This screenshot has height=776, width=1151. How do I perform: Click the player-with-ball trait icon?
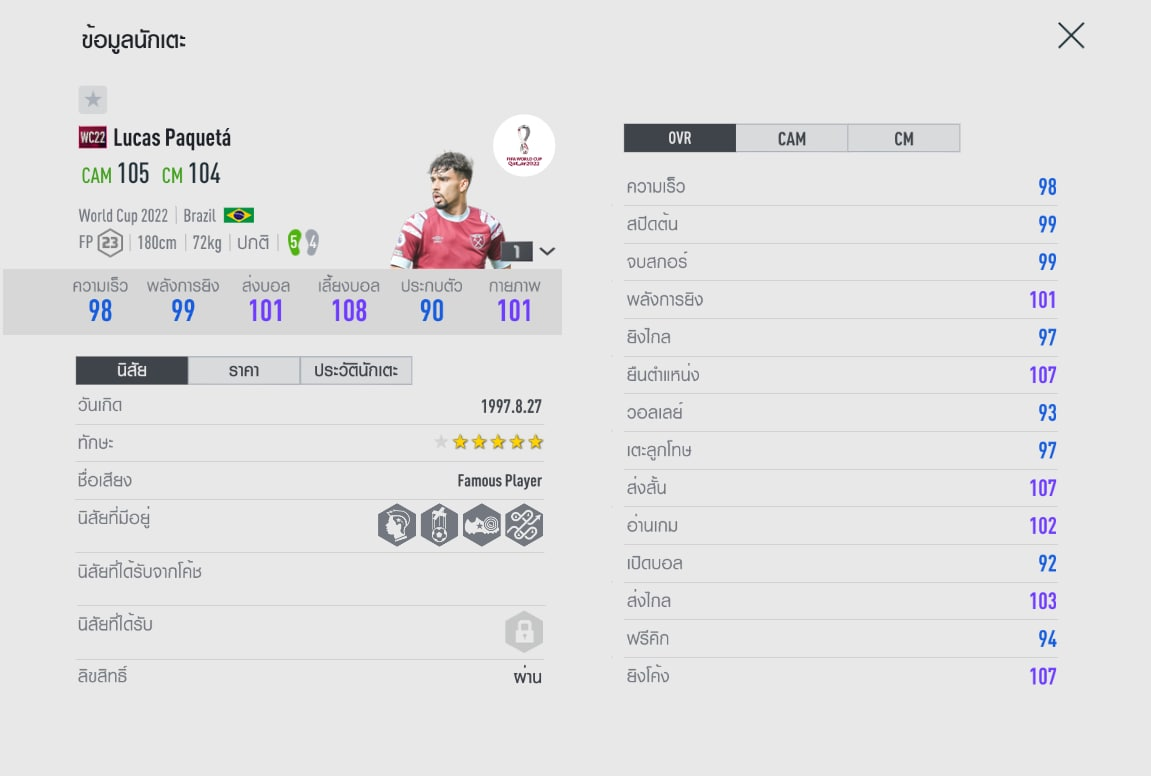pyautogui.click(x=439, y=524)
